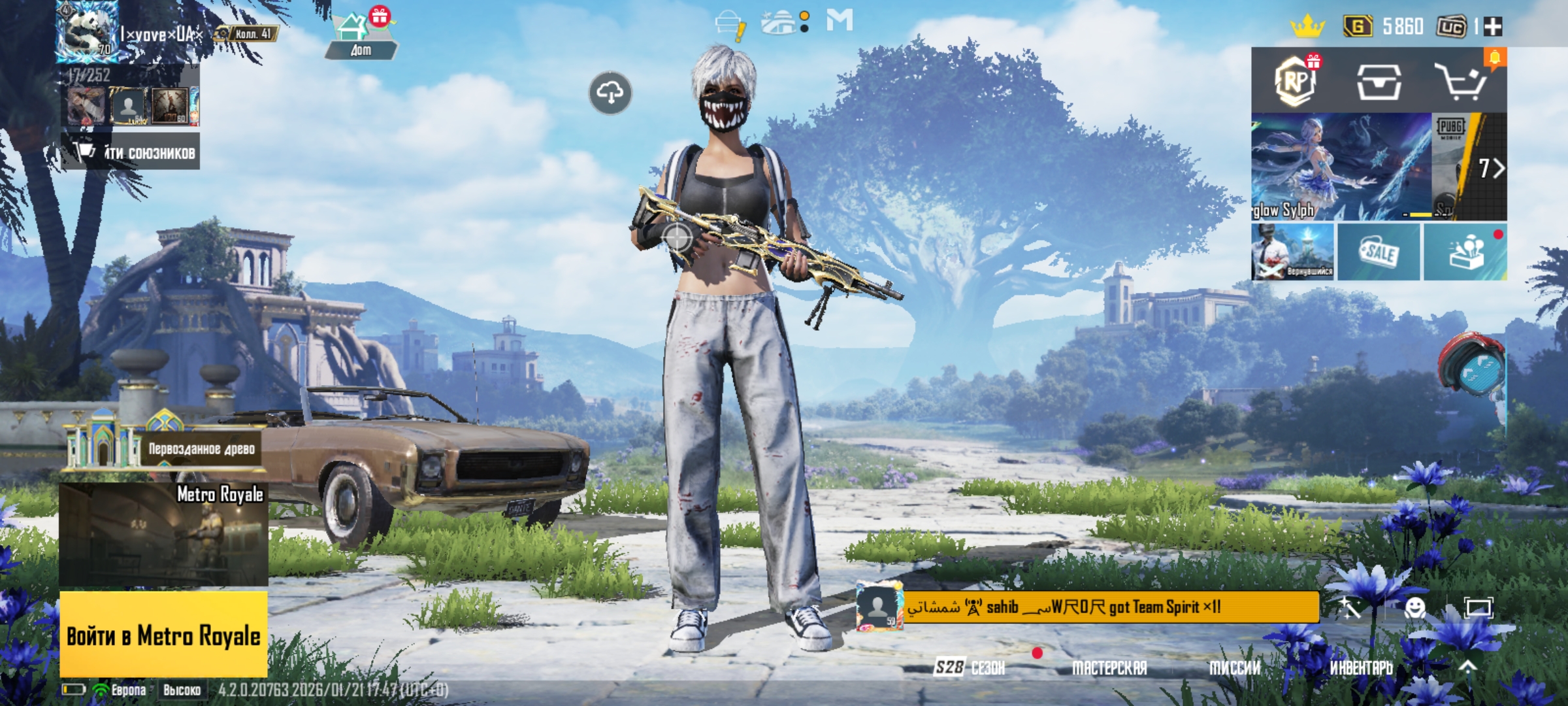Open the shop cart icon
Viewport: 1568px width, 706px height.
coord(1461,82)
